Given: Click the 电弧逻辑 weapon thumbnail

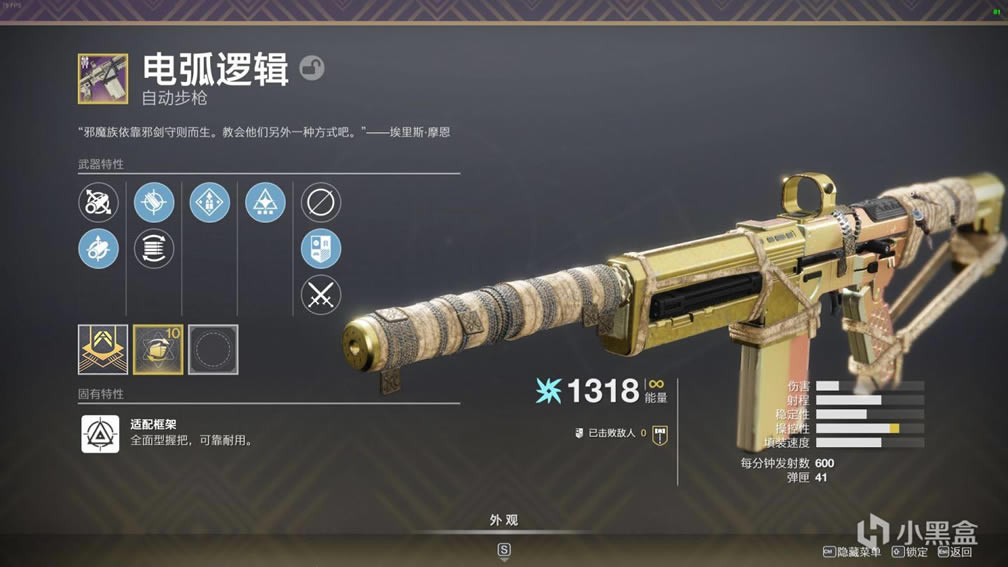Looking at the screenshot, I should coord(103,79).
